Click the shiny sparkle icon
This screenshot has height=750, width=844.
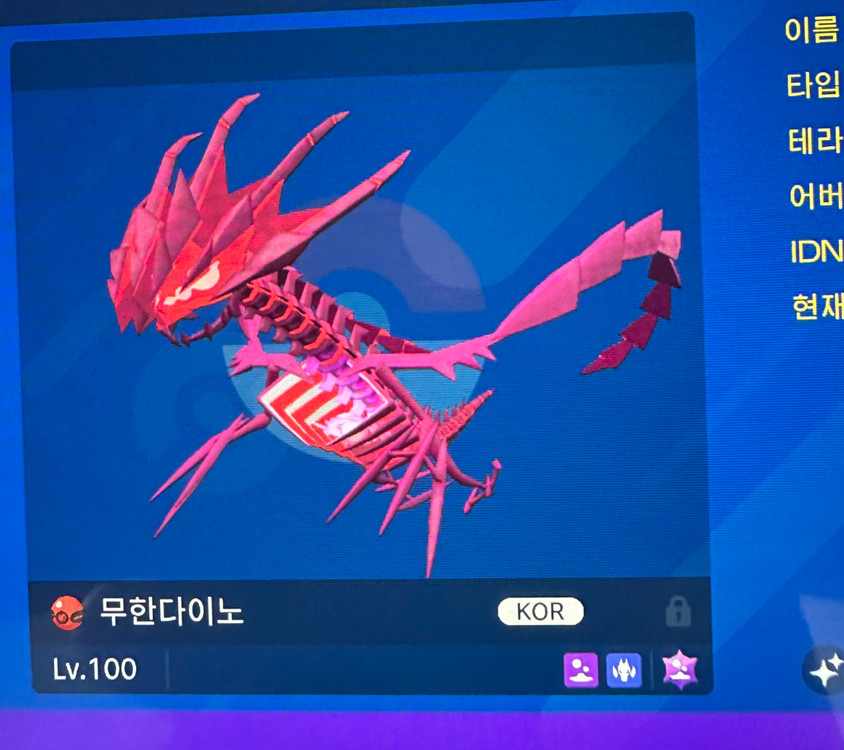(825, 671)
